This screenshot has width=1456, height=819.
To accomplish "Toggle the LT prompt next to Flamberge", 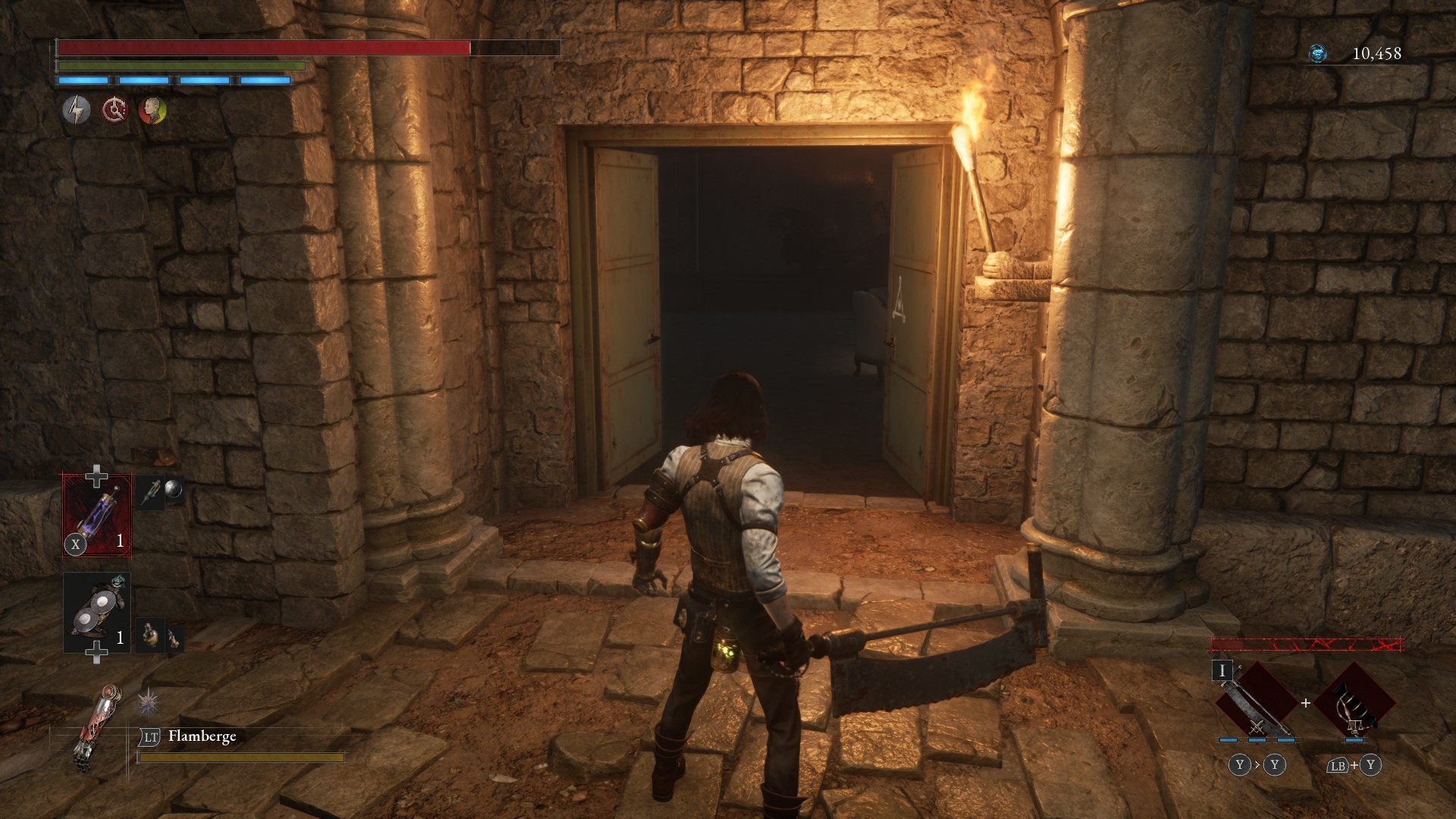I will pyautogui.click(x=151, y=739).
